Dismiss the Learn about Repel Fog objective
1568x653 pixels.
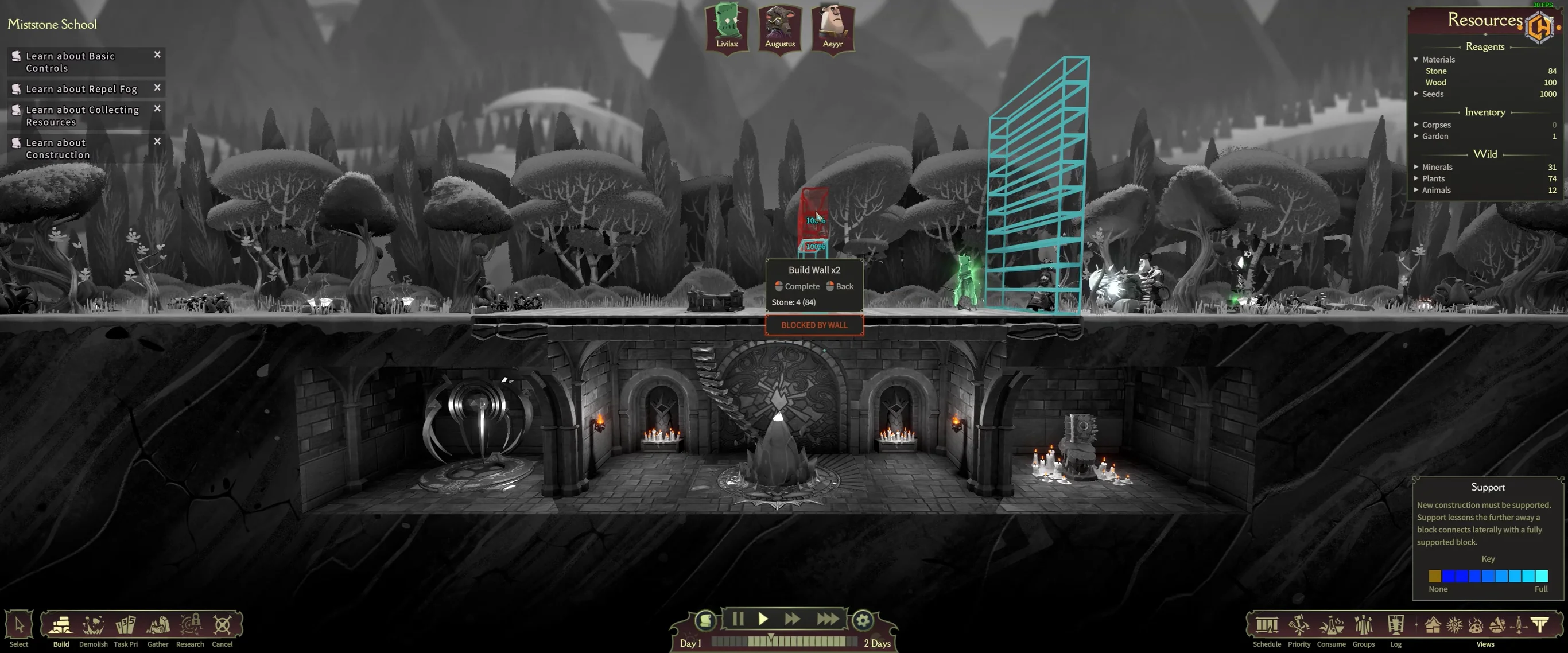(x=157, y=88)
